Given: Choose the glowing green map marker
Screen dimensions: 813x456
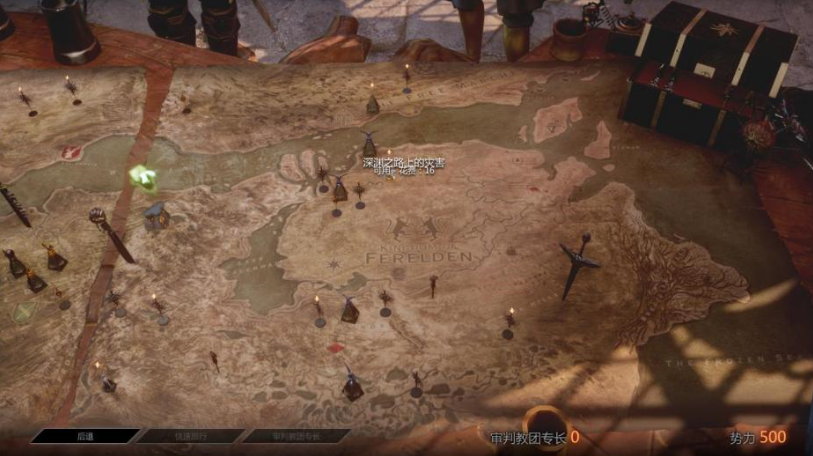Looking at the screenshot, I should [x=140, y=177].
